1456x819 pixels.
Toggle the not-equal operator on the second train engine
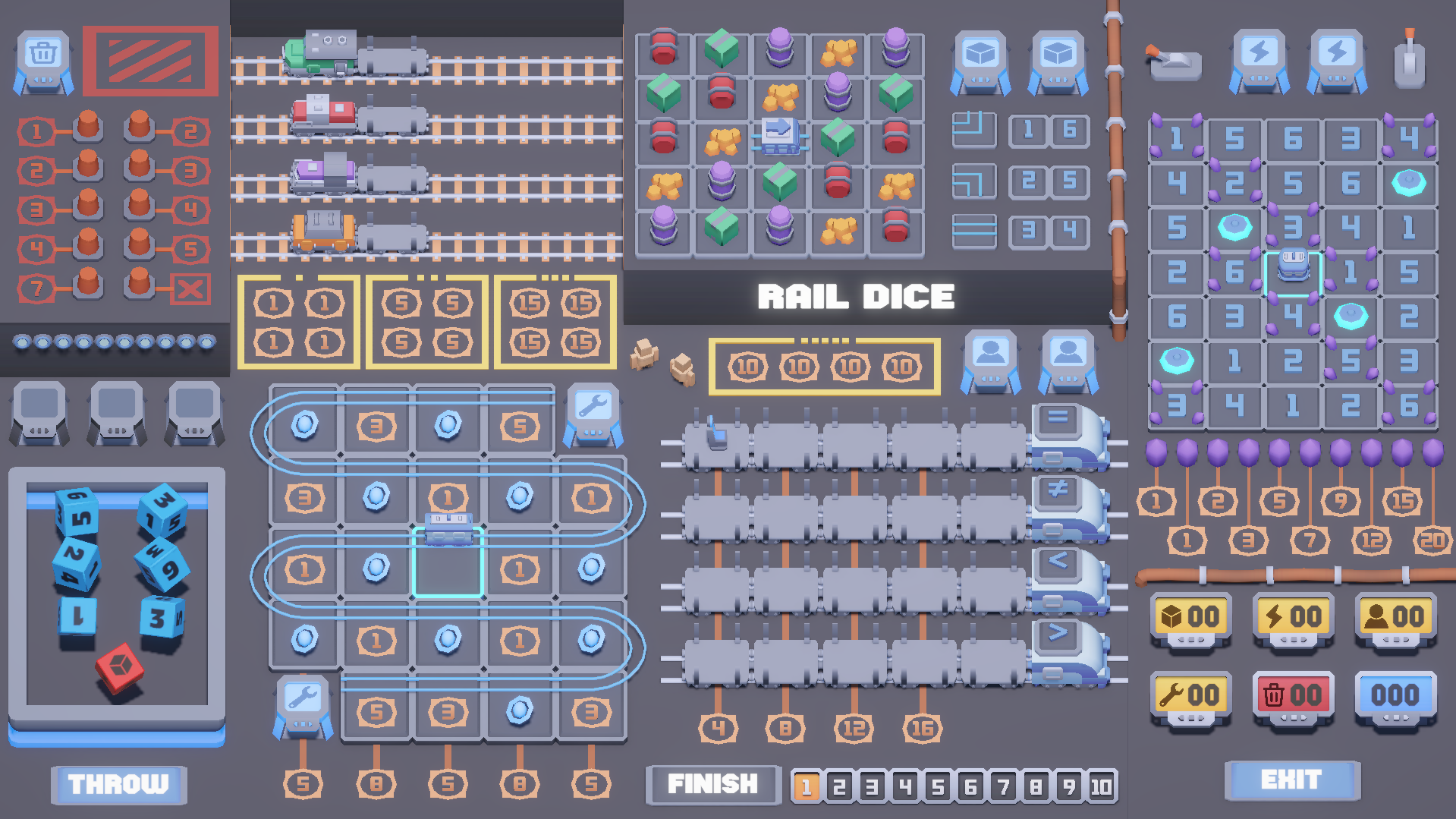[1059, 492]
